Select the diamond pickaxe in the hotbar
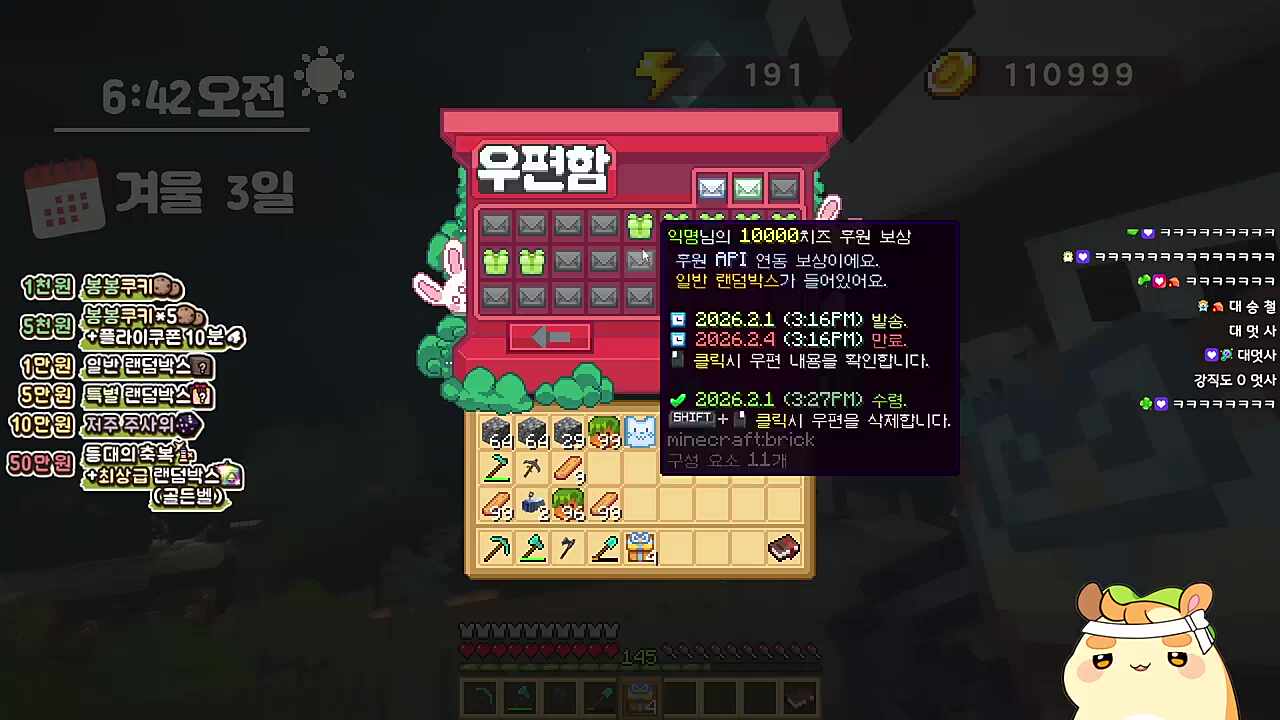 tap(497, 546)
